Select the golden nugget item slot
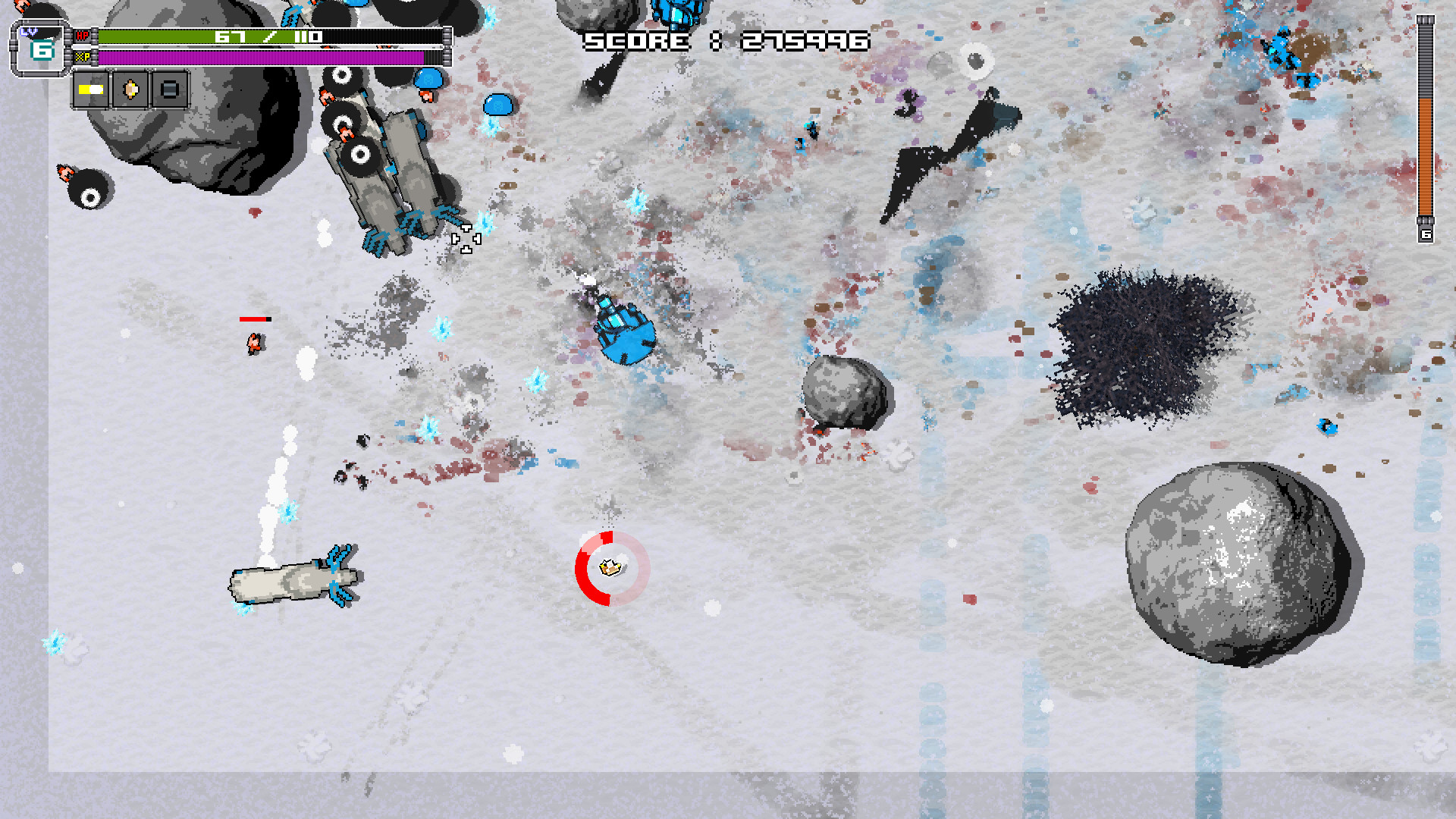 point(130,89)
